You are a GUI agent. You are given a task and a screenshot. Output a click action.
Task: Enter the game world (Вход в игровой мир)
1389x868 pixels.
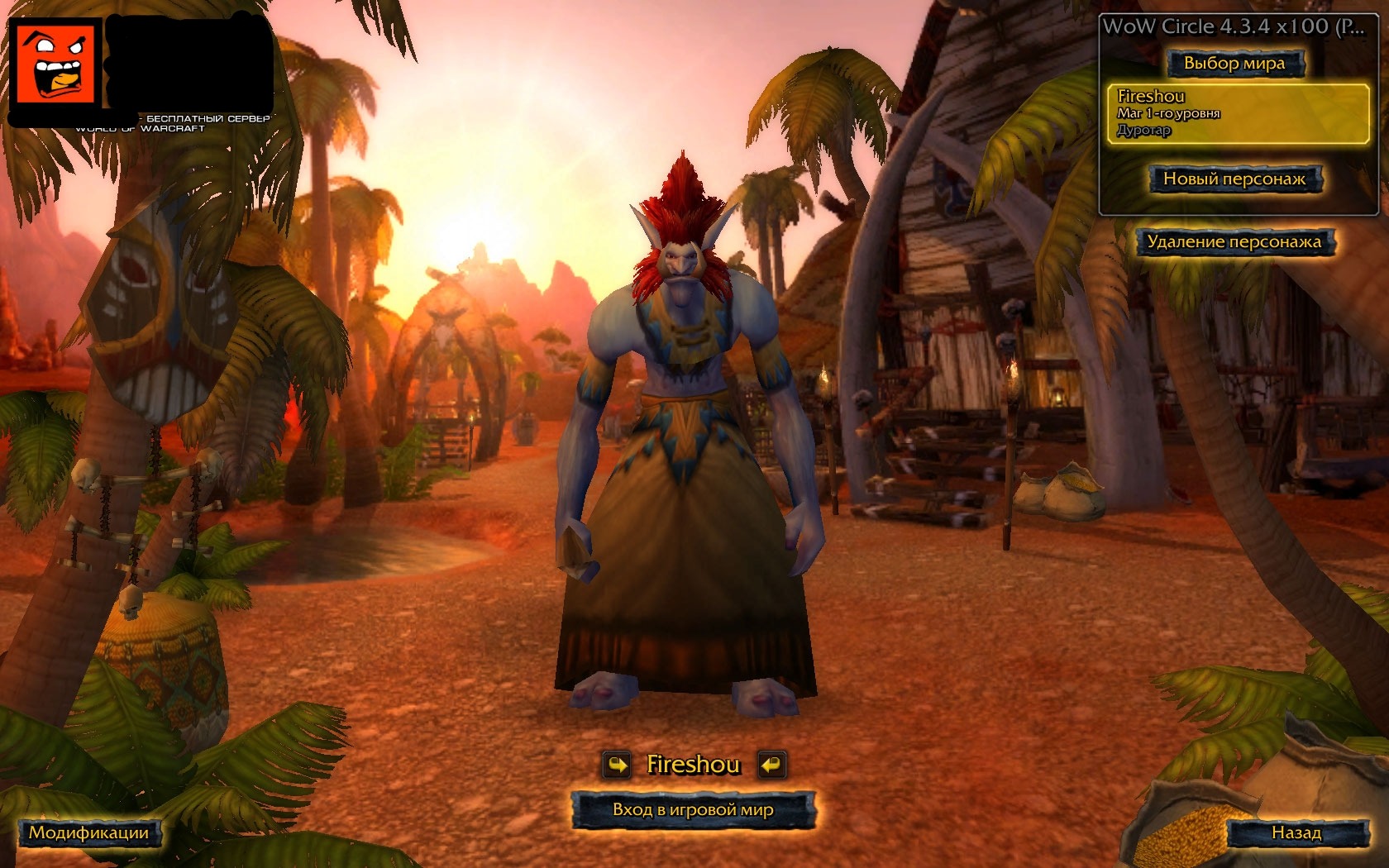pos(693,809)
